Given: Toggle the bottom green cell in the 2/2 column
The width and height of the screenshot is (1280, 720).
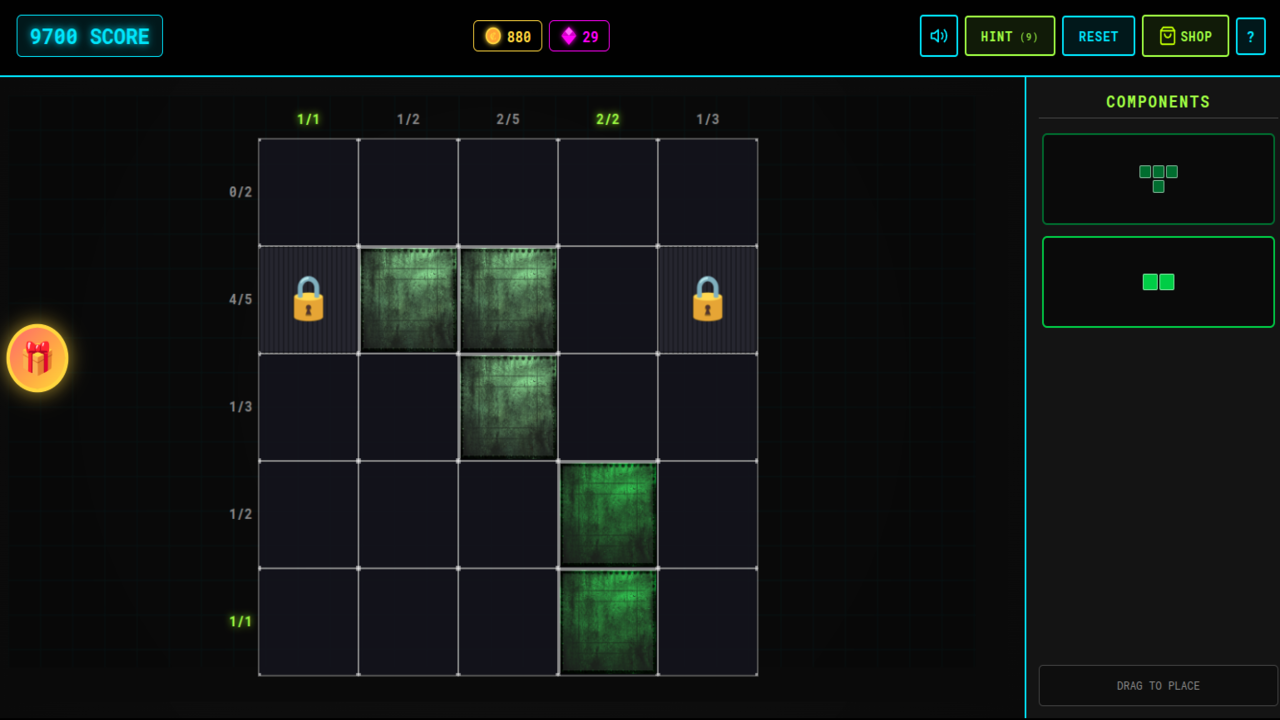Looking at the screenshot, I should click(608, 621).
